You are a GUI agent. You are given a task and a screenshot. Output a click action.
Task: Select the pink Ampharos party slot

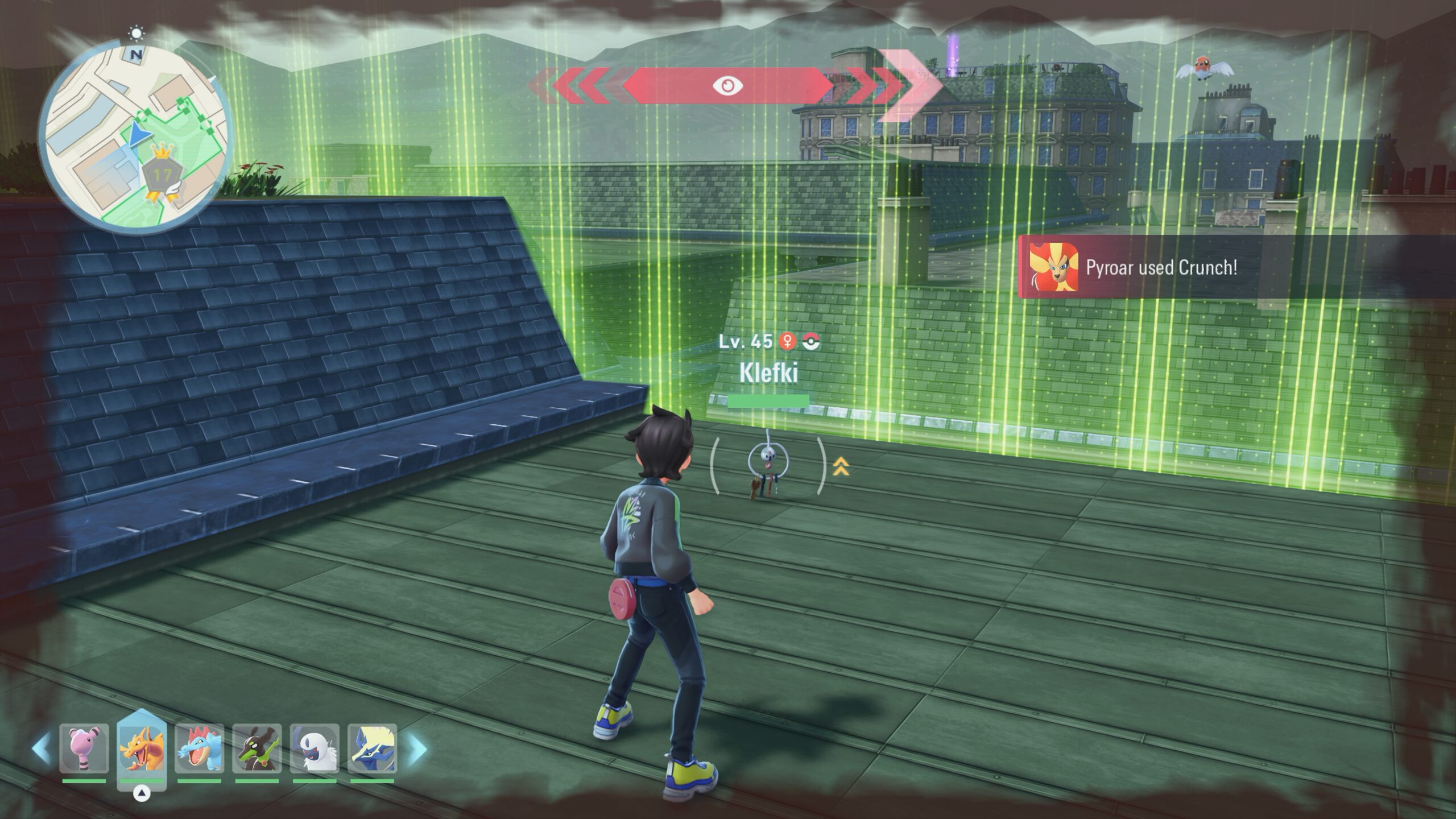pos(84,748)
